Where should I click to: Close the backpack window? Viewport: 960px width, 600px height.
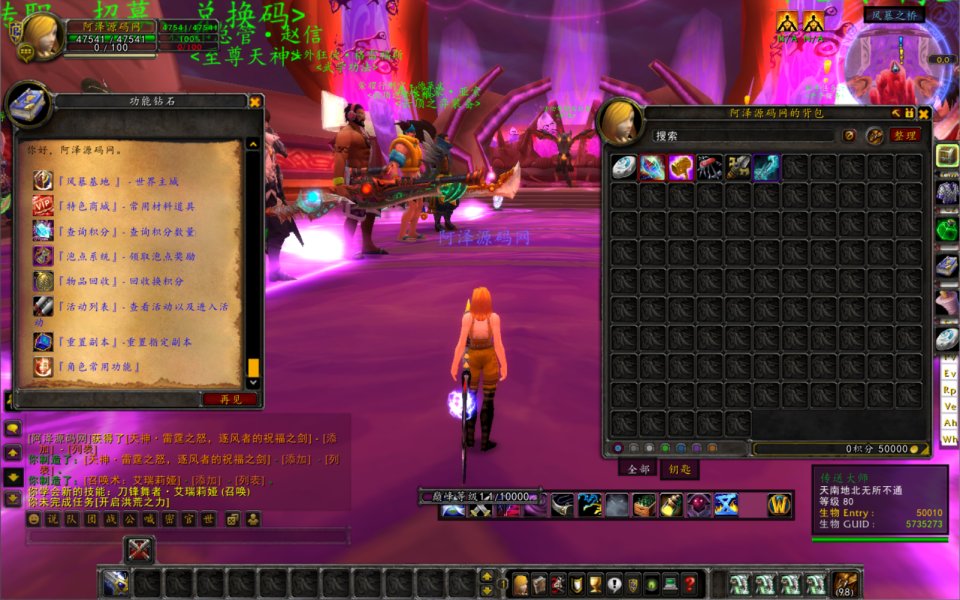[924, 114]
